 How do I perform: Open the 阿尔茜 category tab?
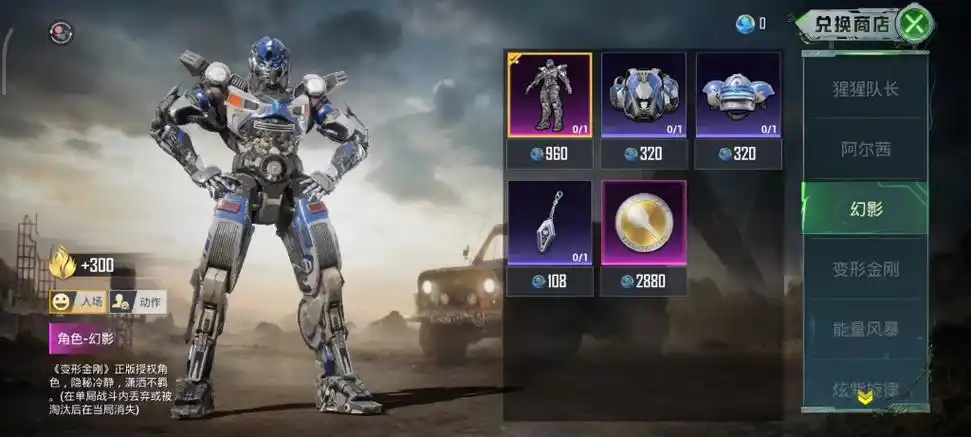click(866, 149)
